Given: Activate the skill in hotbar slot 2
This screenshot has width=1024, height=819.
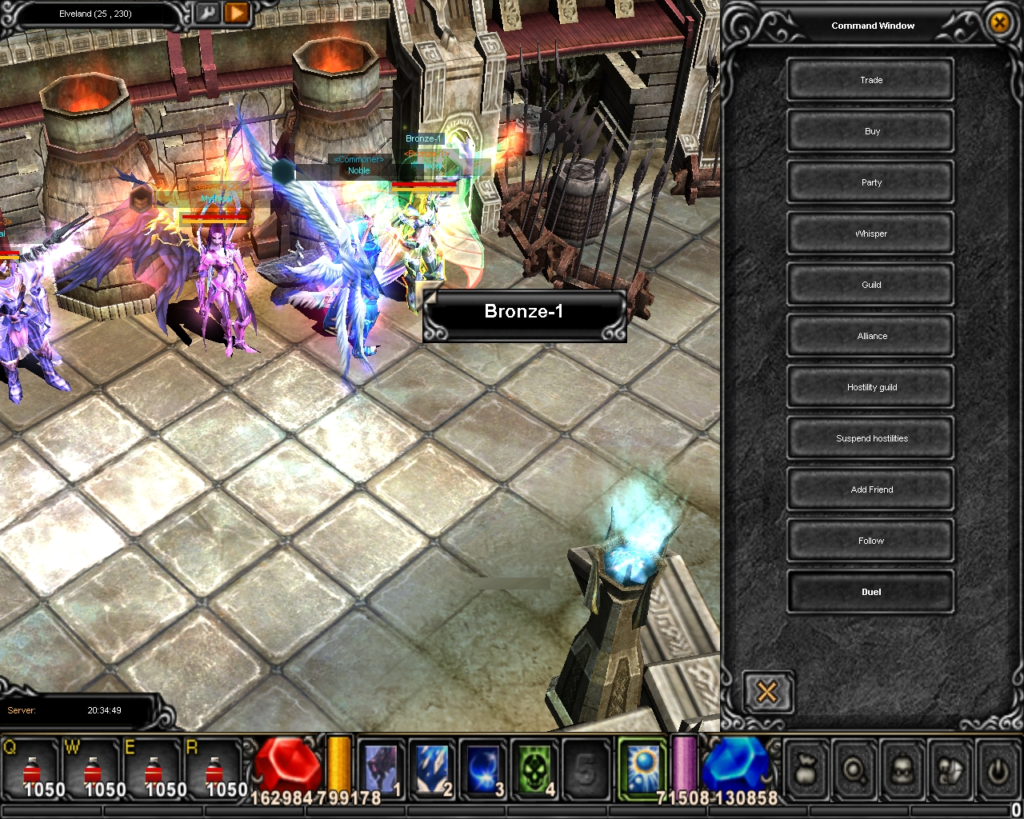Looking at the screenshot, I should 433,769.
